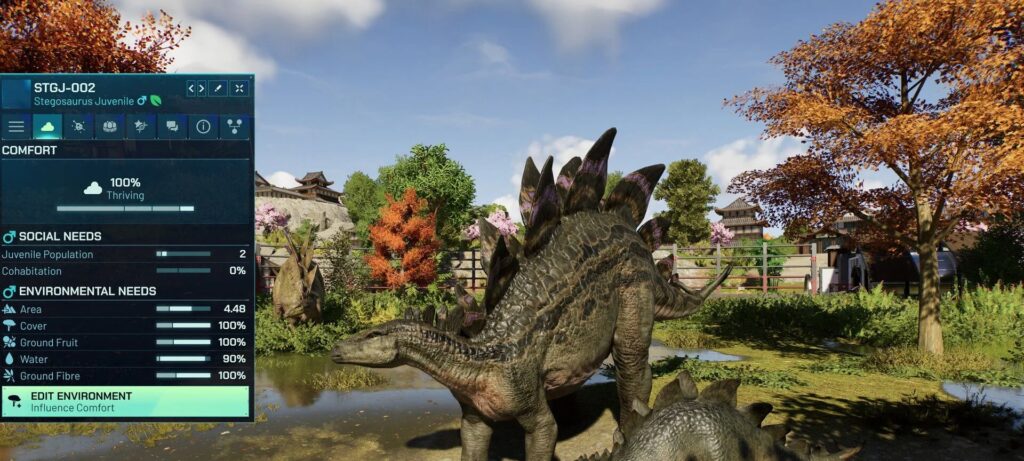Collapse the dinosaur info panel
Image resolution: width=1024 pixels, height=461 pixels.
pos(239,88)
